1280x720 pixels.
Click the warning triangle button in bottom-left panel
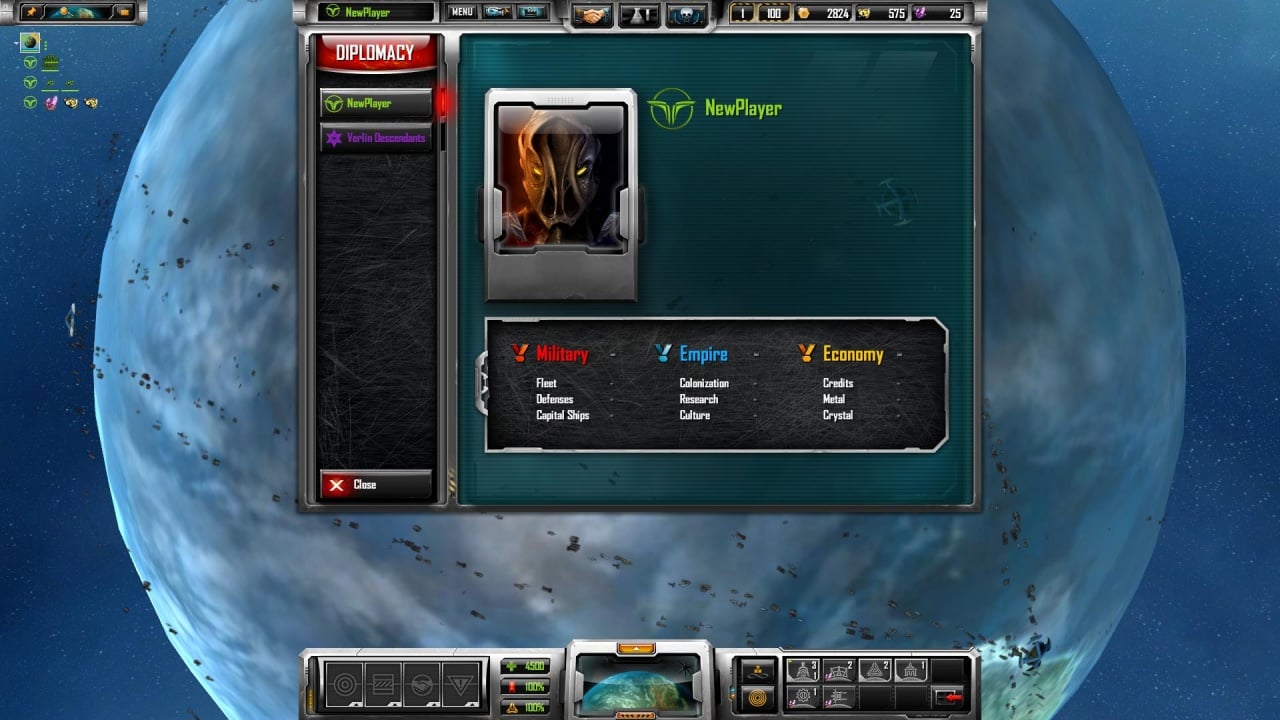click(461, 686)
